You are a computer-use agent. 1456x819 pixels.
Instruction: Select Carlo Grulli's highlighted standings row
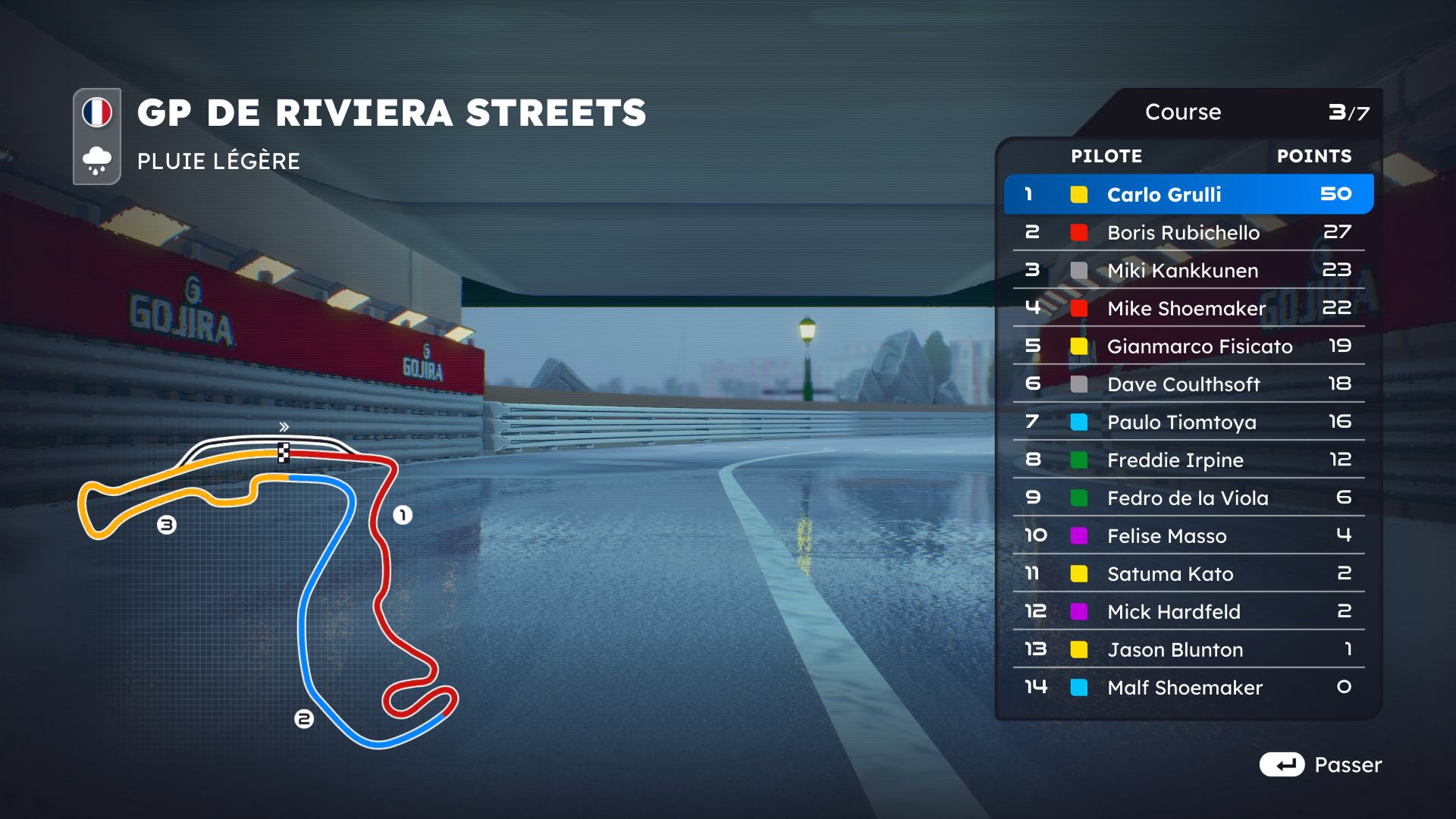(1188, 194)
